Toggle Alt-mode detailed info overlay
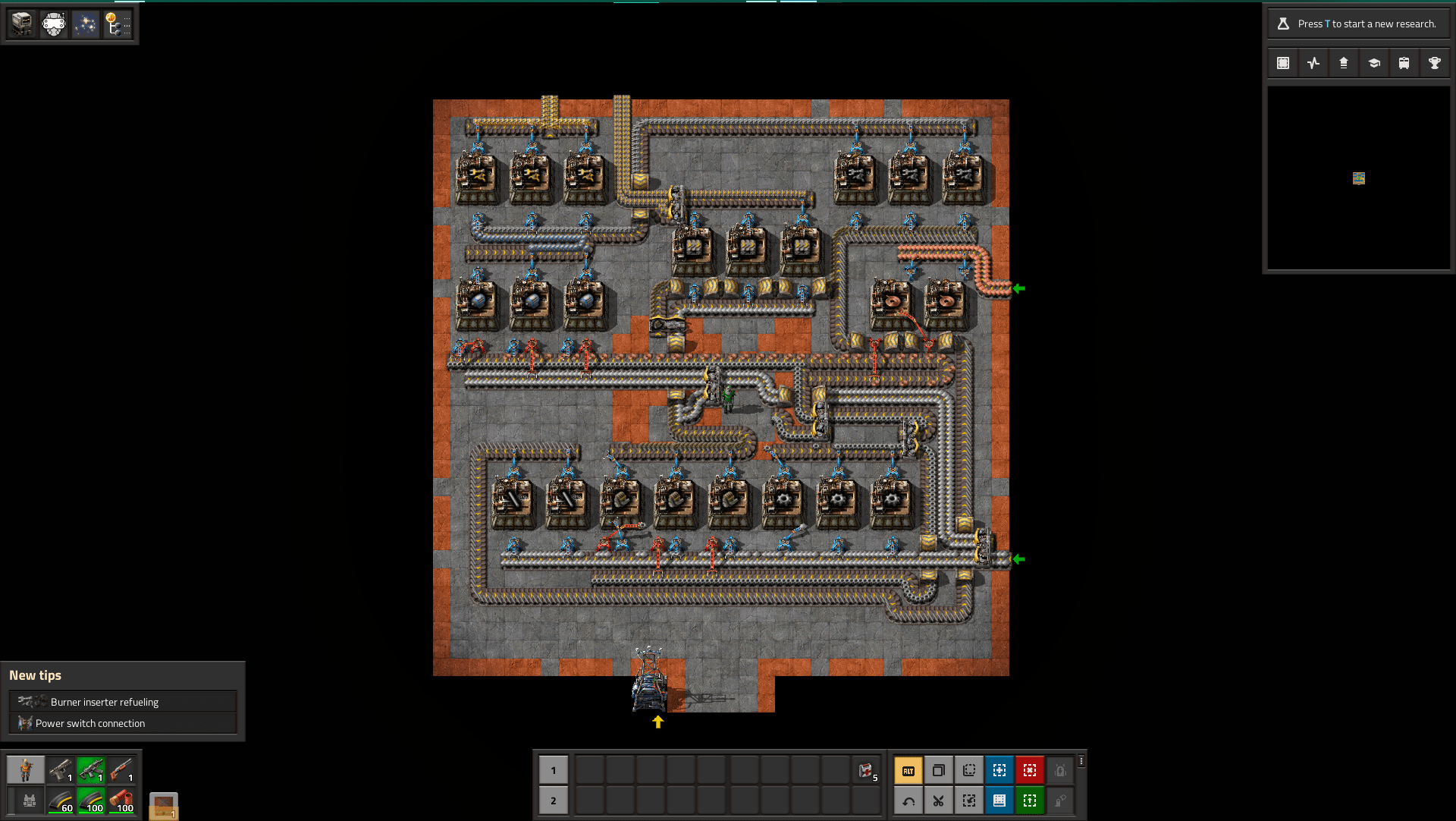This screenshot has width=1456, height=821. 908,770
